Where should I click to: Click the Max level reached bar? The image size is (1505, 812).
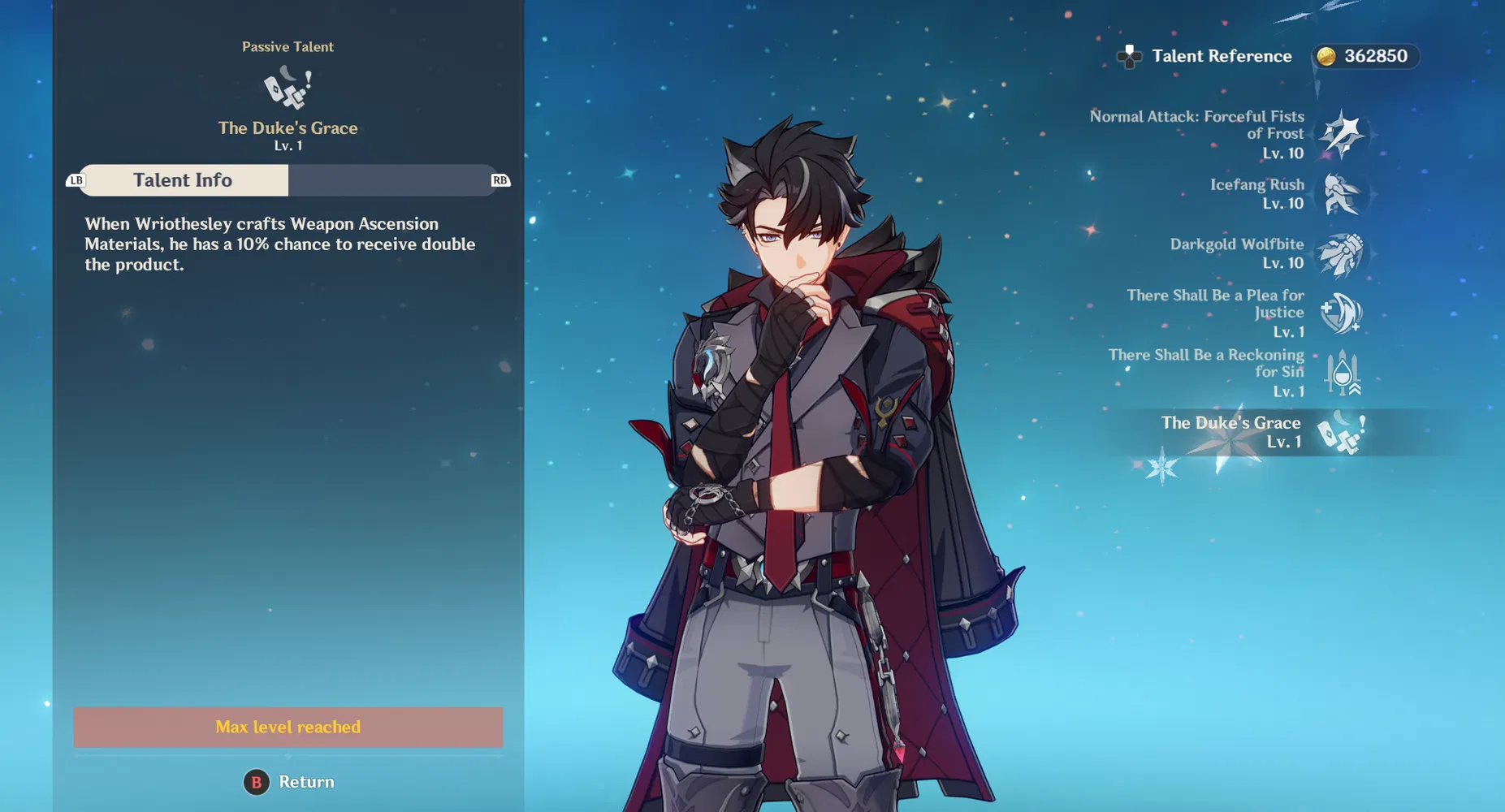288,727
